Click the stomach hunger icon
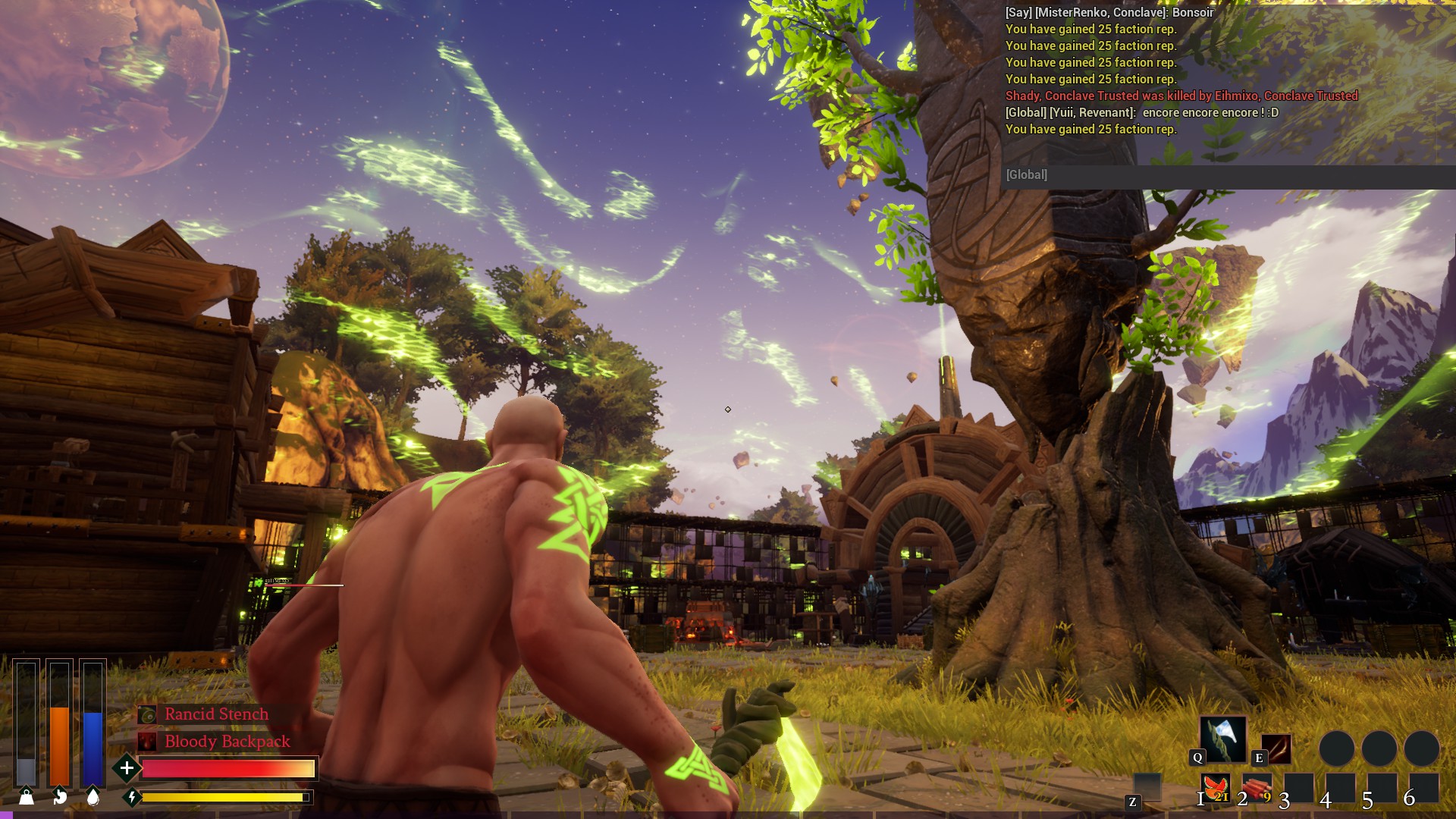Image resolution: width=1456 pixels, height=819 pixels. (60, 796)
